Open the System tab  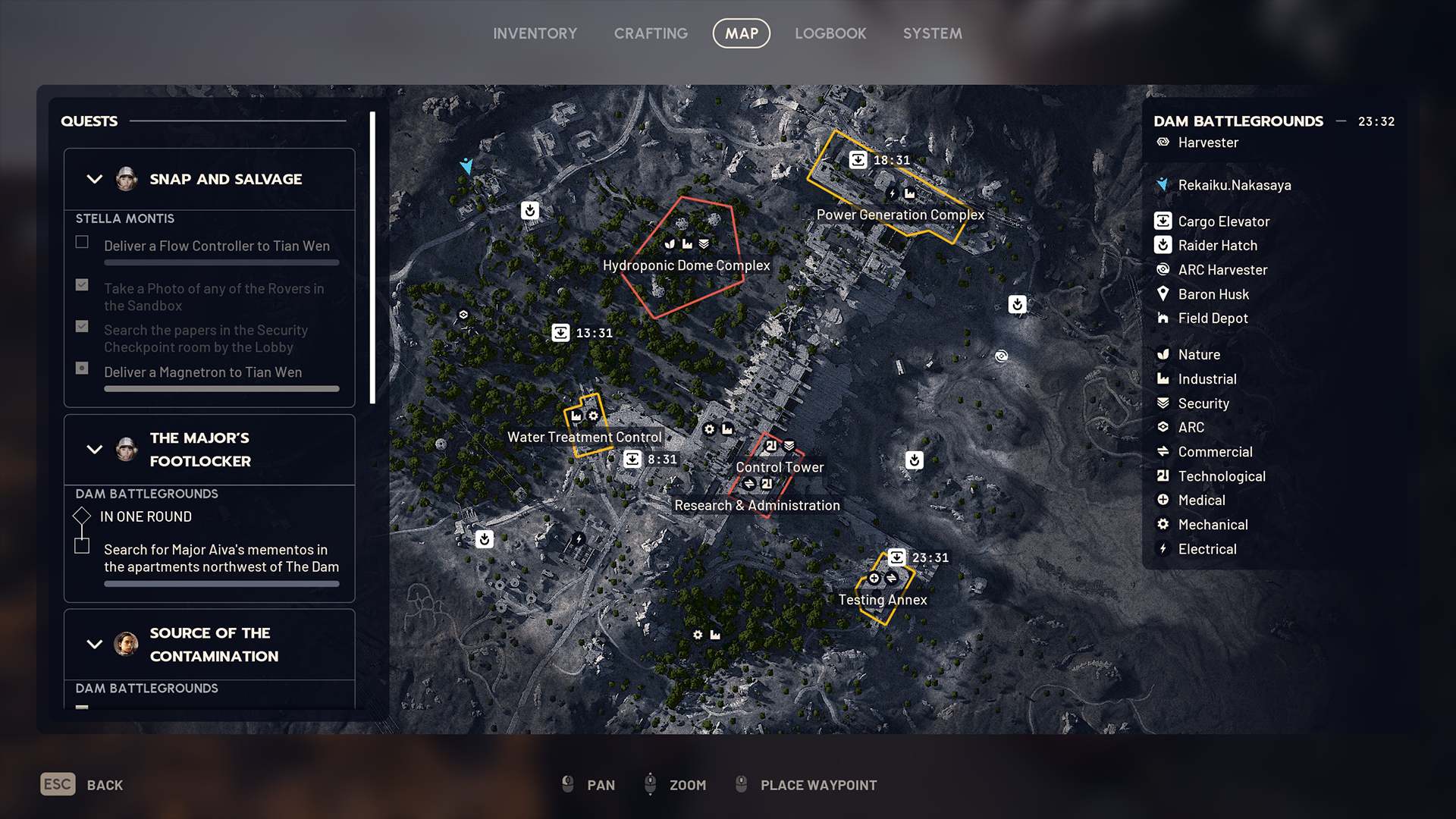tap(932, 33)
